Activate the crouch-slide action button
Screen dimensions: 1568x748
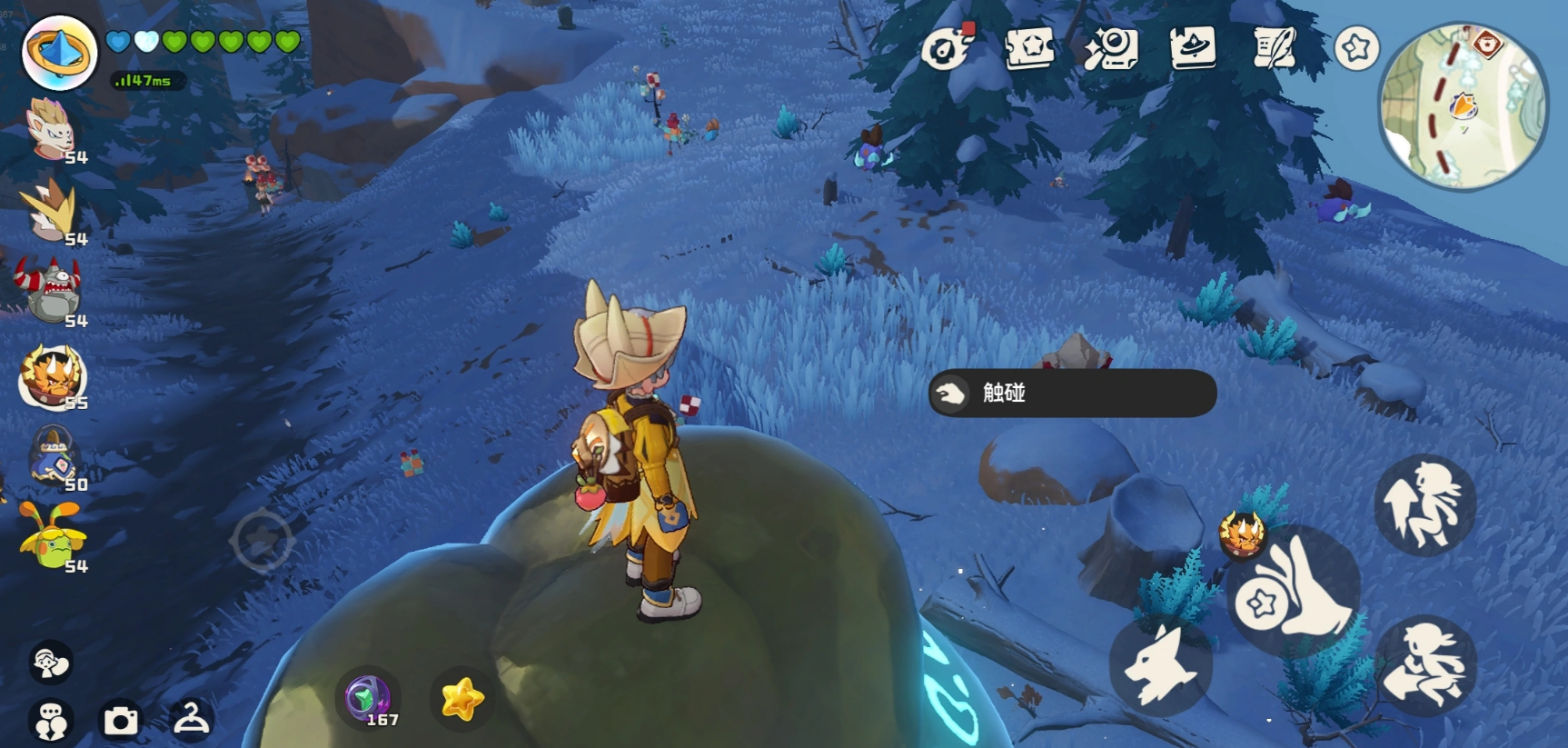[x=1424, y=666]
